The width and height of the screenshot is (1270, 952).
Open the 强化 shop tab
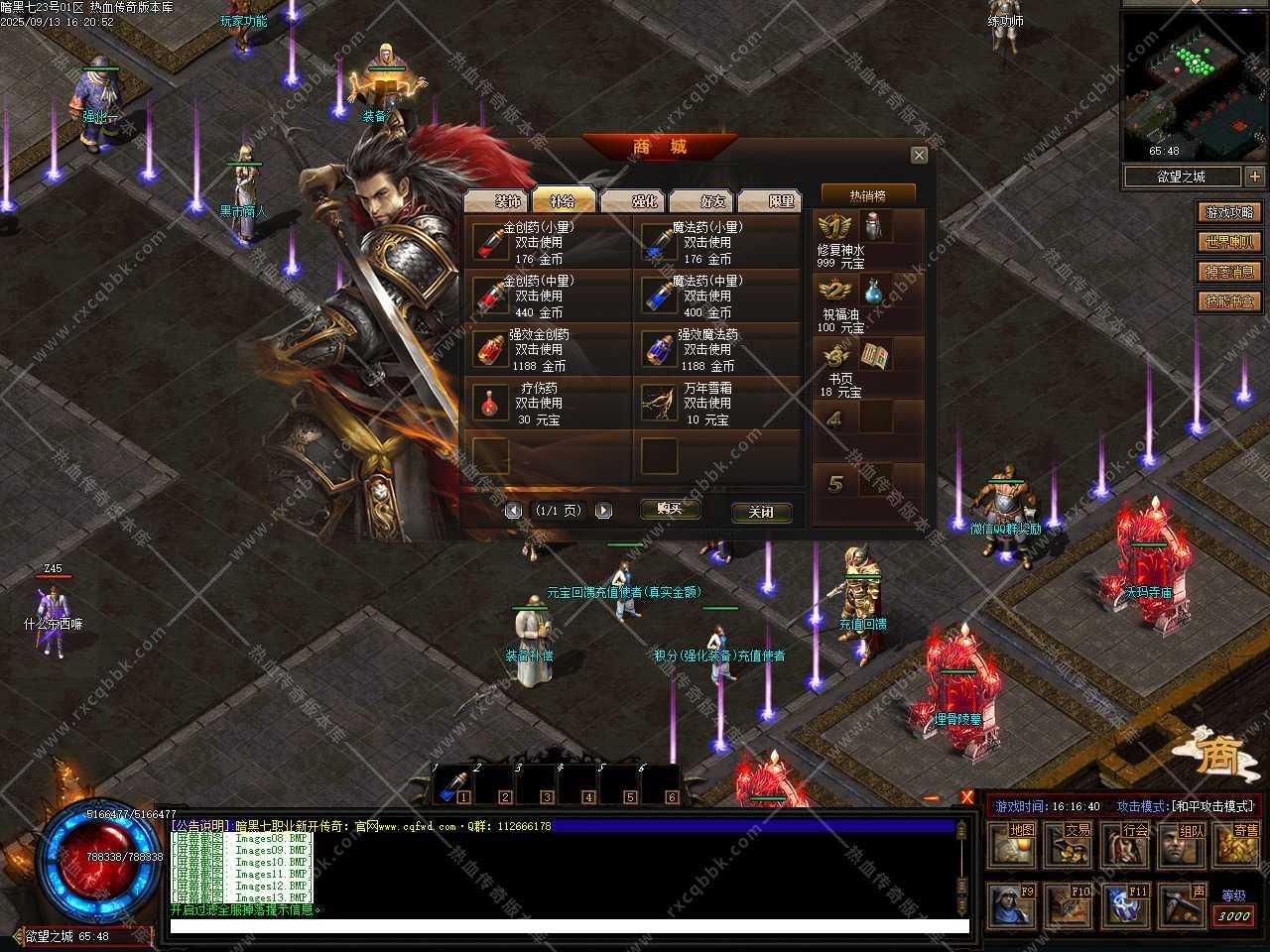click(635, 200)
